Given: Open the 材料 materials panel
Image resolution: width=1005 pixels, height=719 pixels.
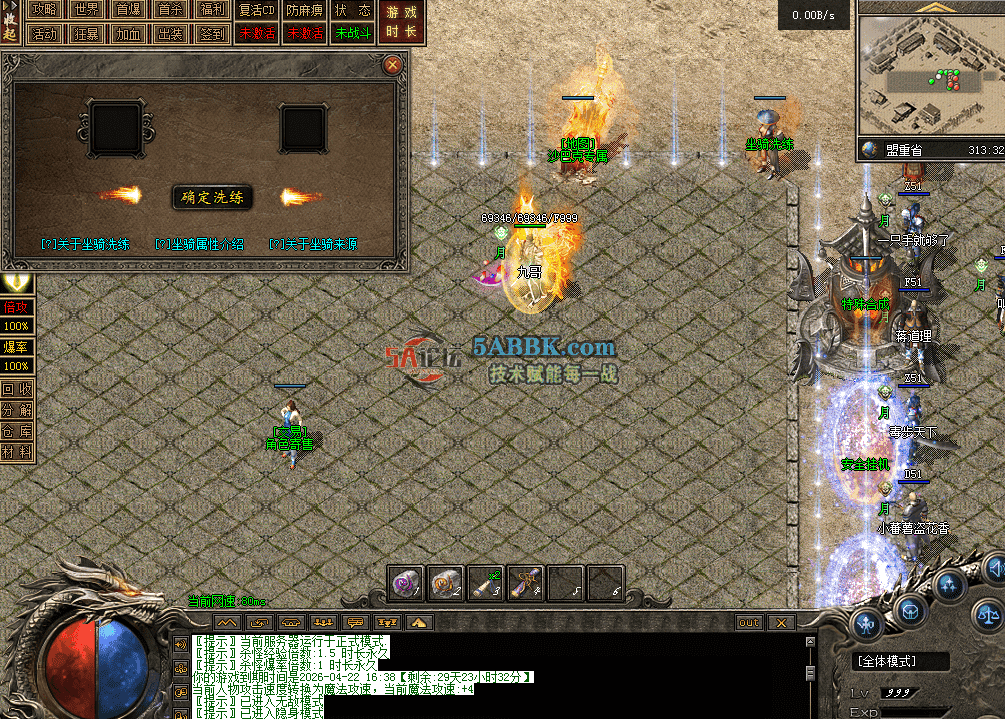Looking at the screenshot, I should tap(16, 452).
